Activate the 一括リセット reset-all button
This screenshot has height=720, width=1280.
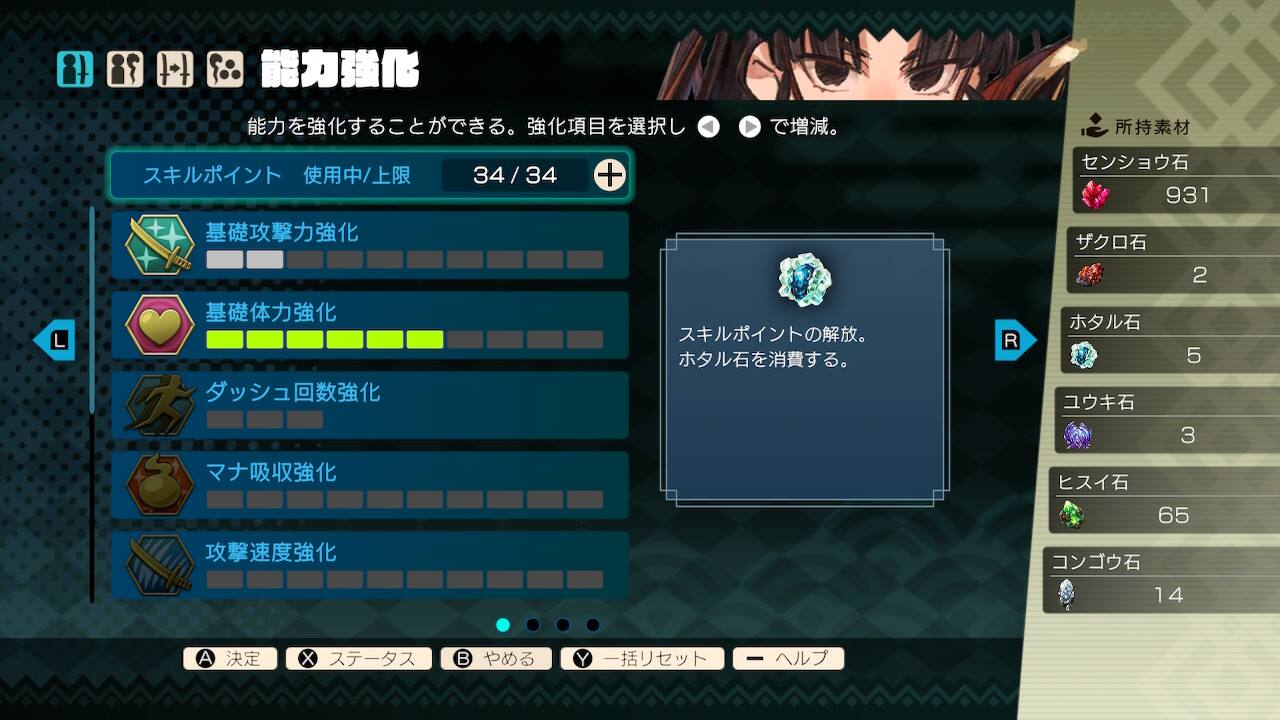point(641,658)
